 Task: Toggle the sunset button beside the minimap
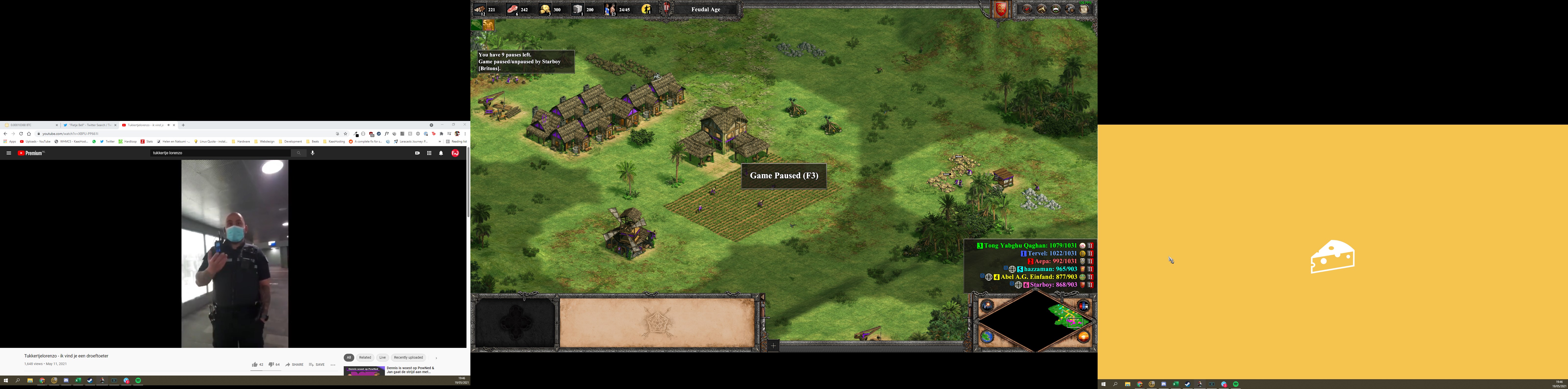1083,337
